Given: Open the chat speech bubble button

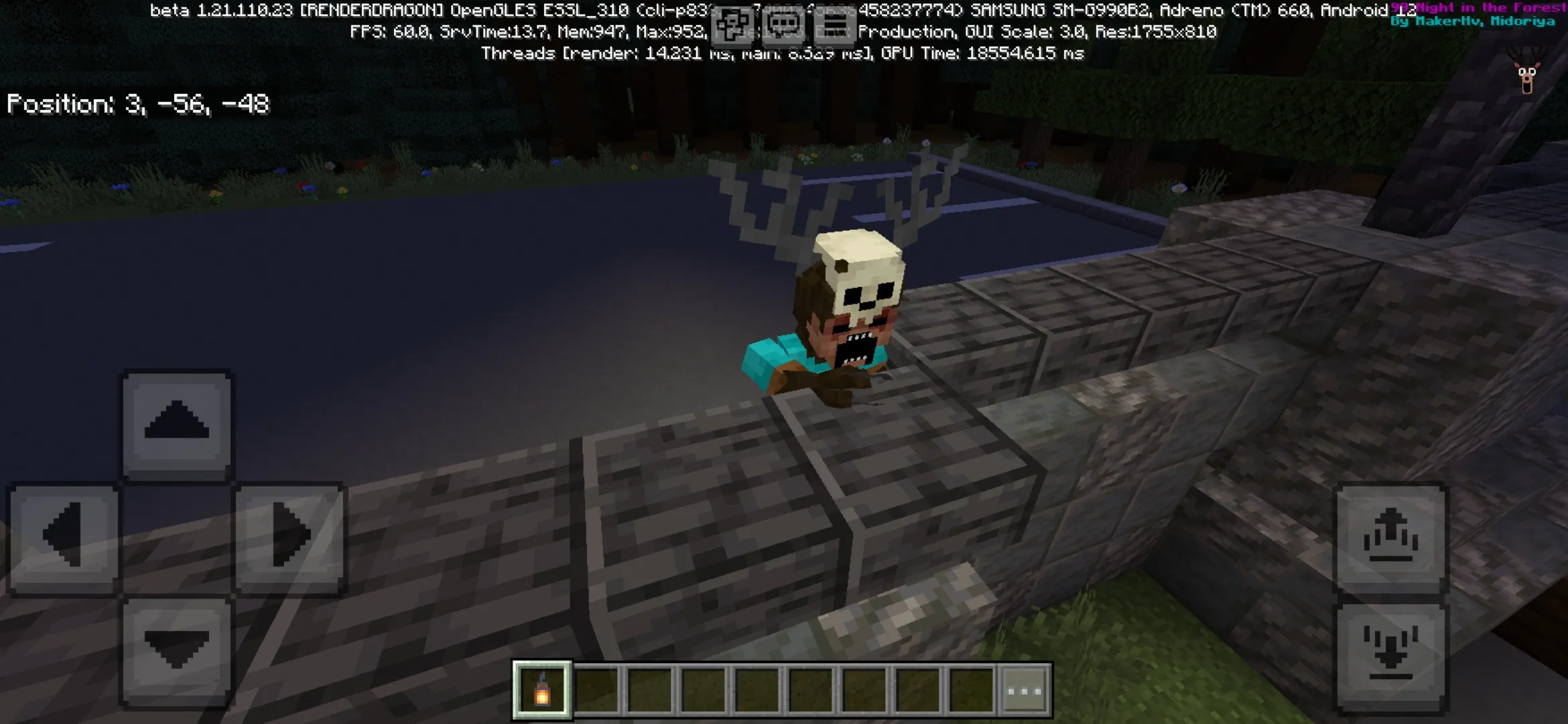Looking at the screenshot, I should point(783,27).
